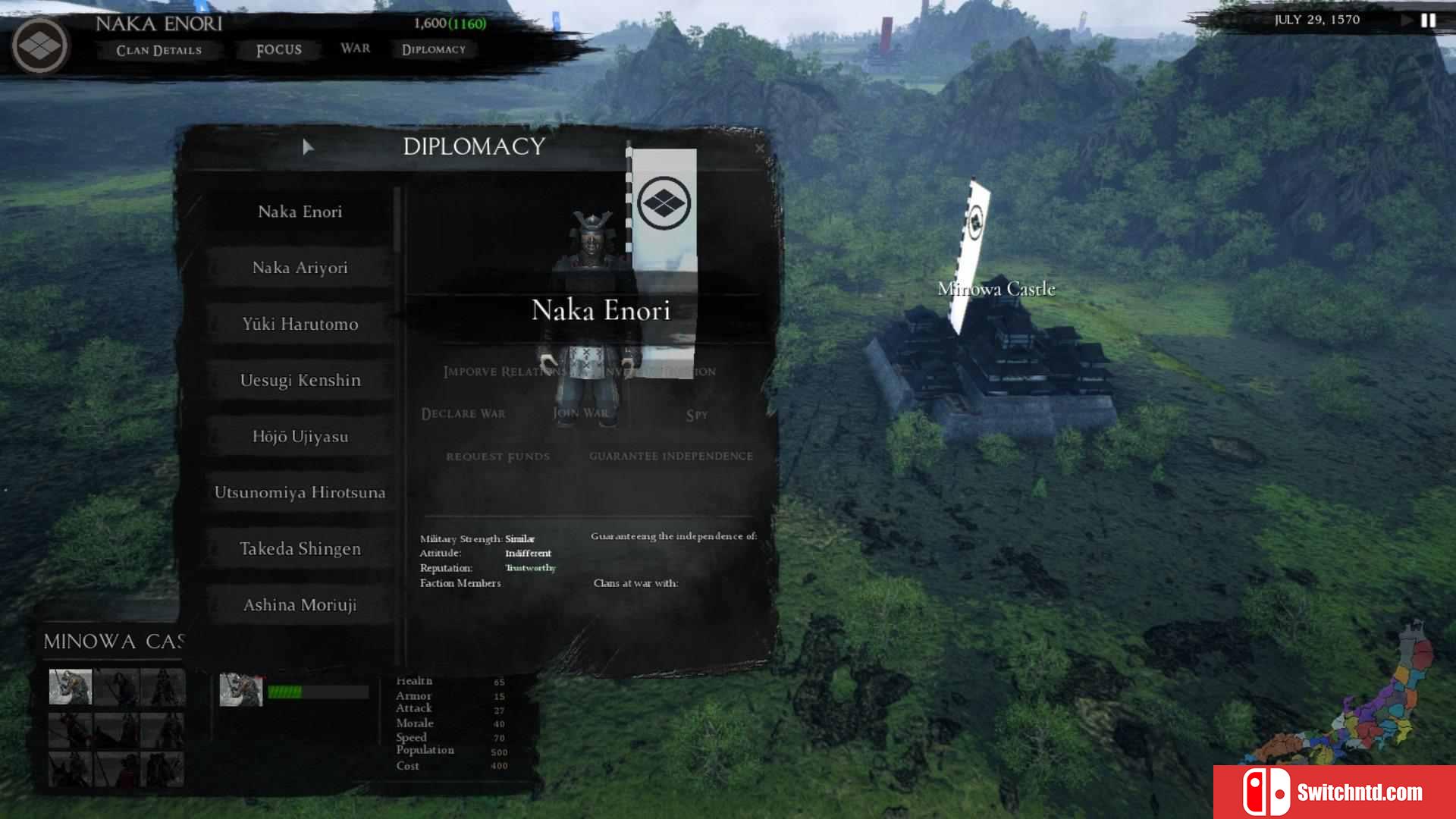This screenshot has width=1456, height=819.
Task: Select Uesugi Kenshin from the list
Action: tap(300, 380)
